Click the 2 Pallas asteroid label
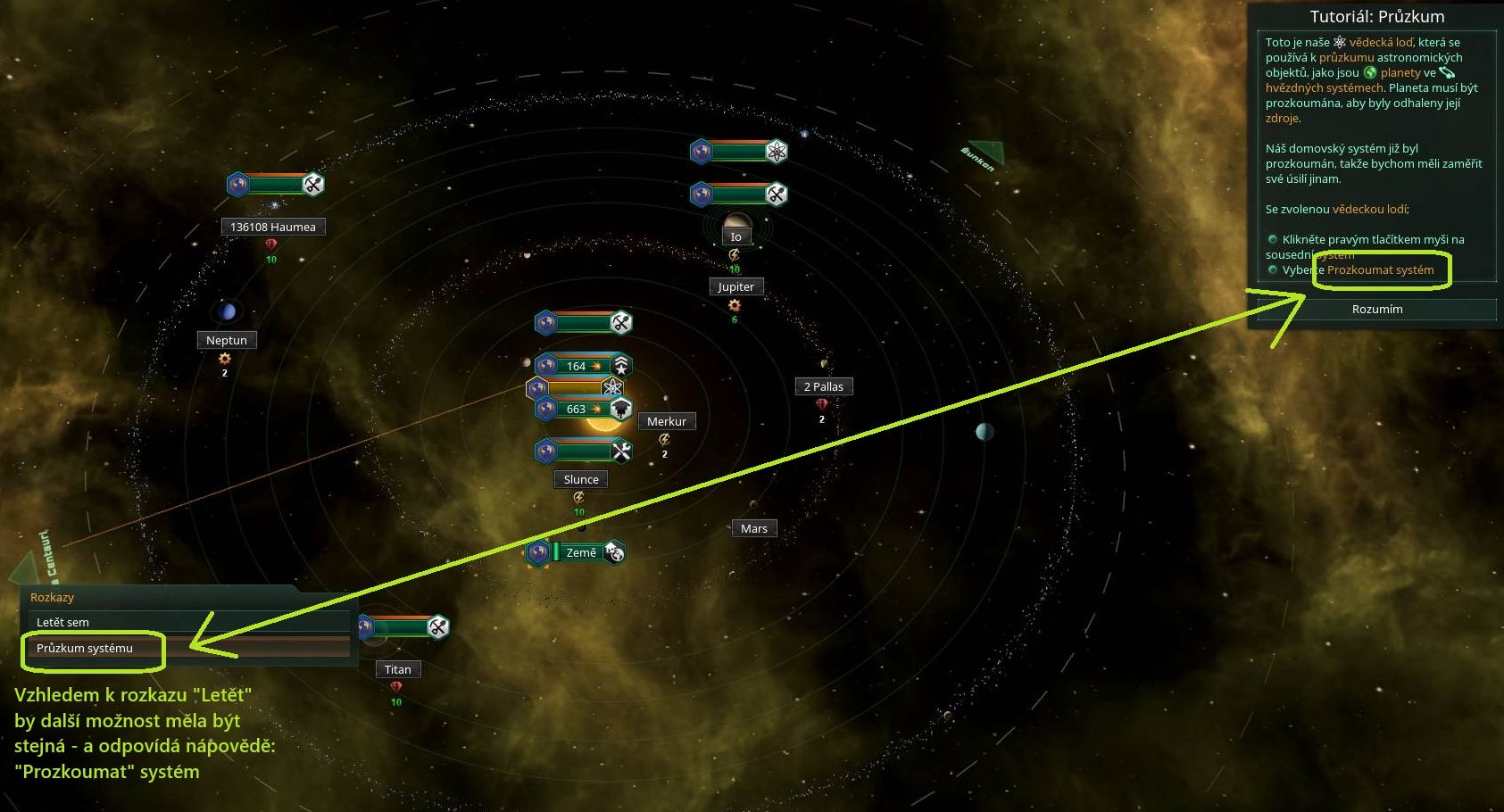 tap(823, 386)
